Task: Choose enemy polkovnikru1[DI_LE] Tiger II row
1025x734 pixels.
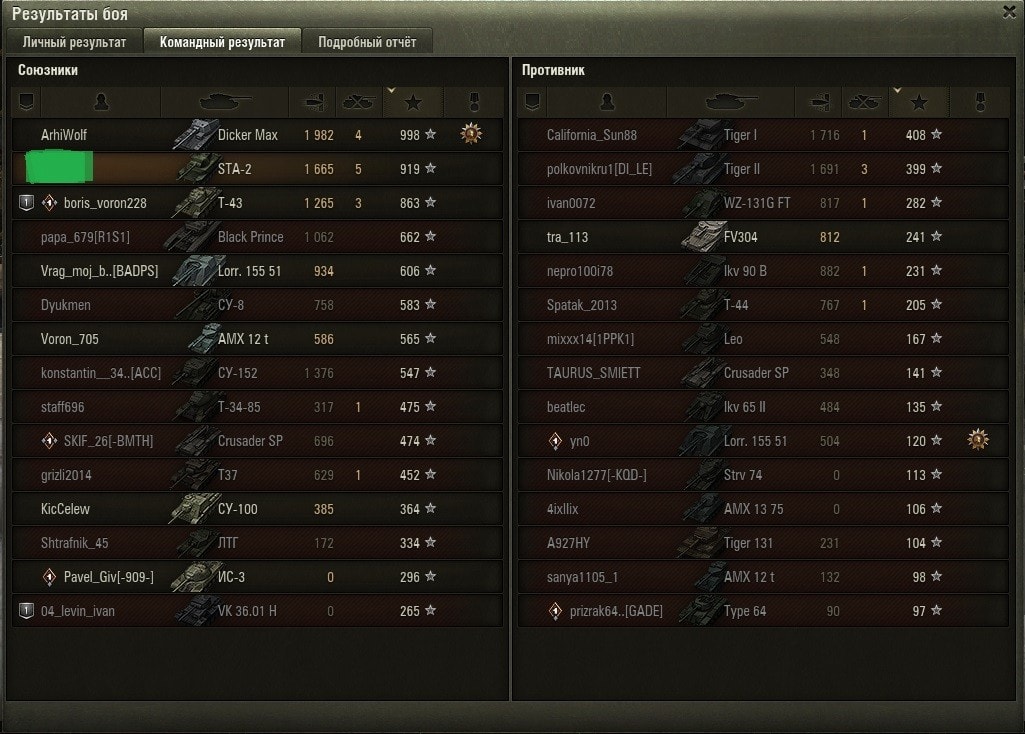Action: point(599,169)
